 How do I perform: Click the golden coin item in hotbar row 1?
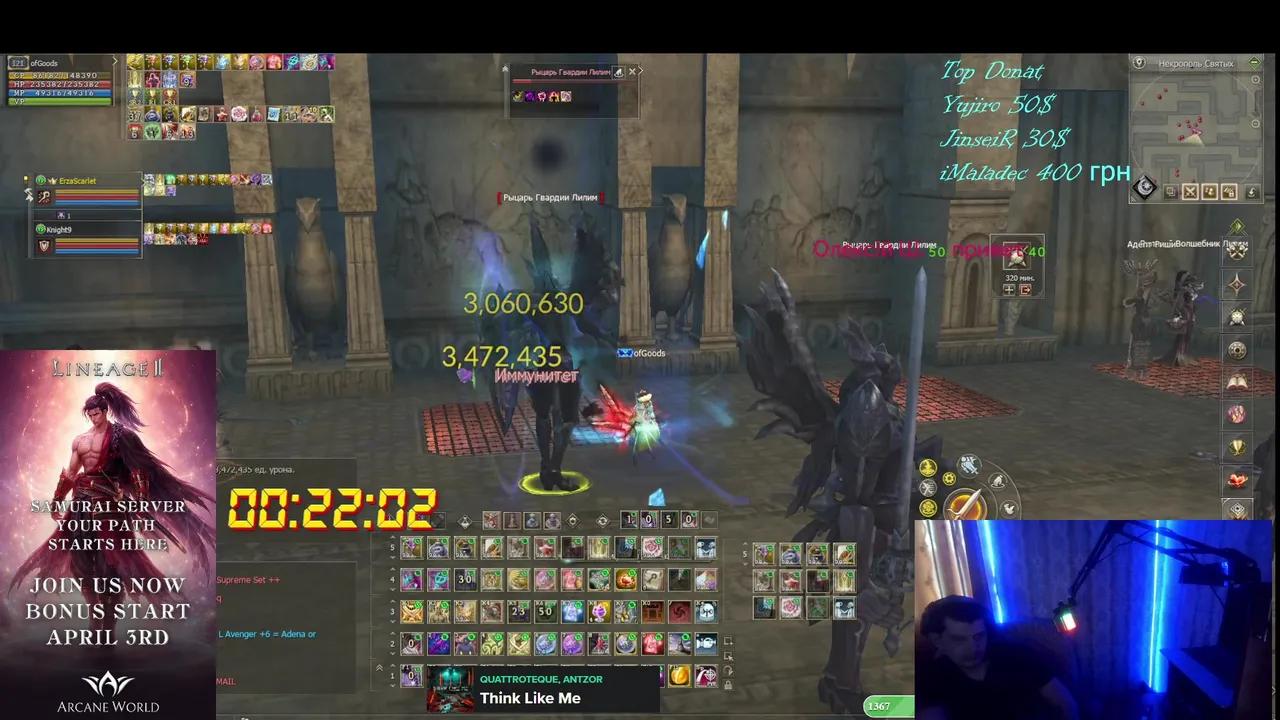pos(680,676)
